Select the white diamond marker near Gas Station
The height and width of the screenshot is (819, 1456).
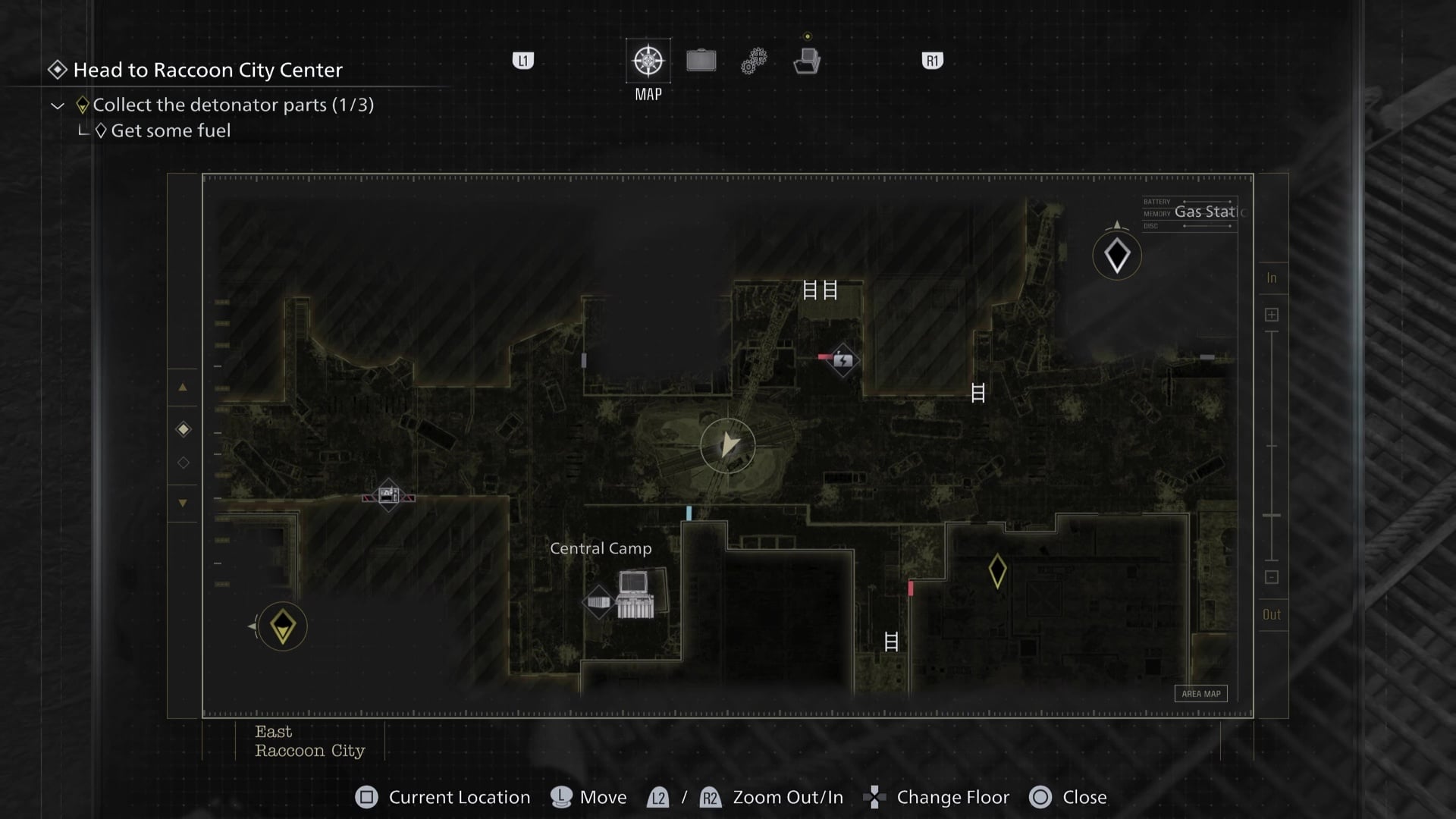point(1116,256)
